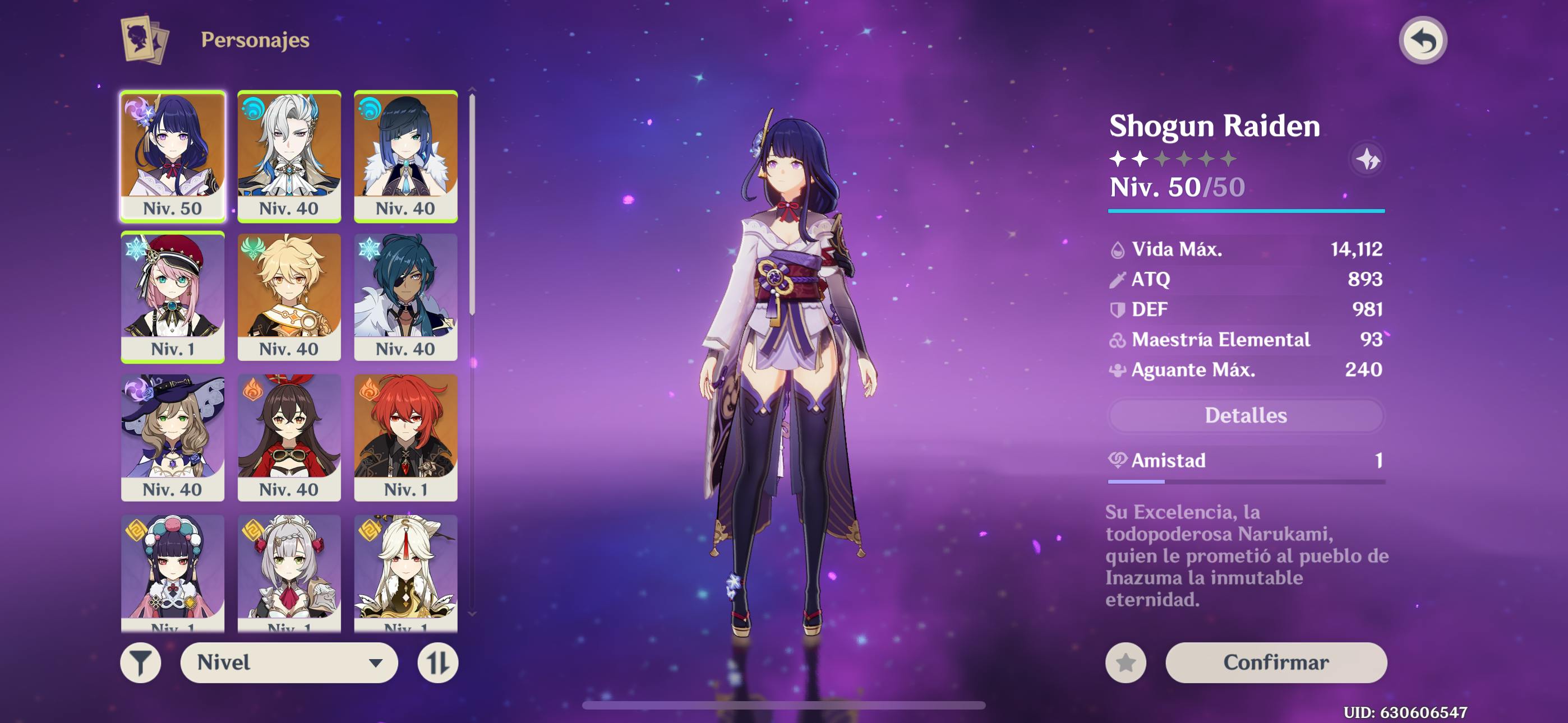
Task: Select the Shogun Raiden character card
Action: coord(173,156)
